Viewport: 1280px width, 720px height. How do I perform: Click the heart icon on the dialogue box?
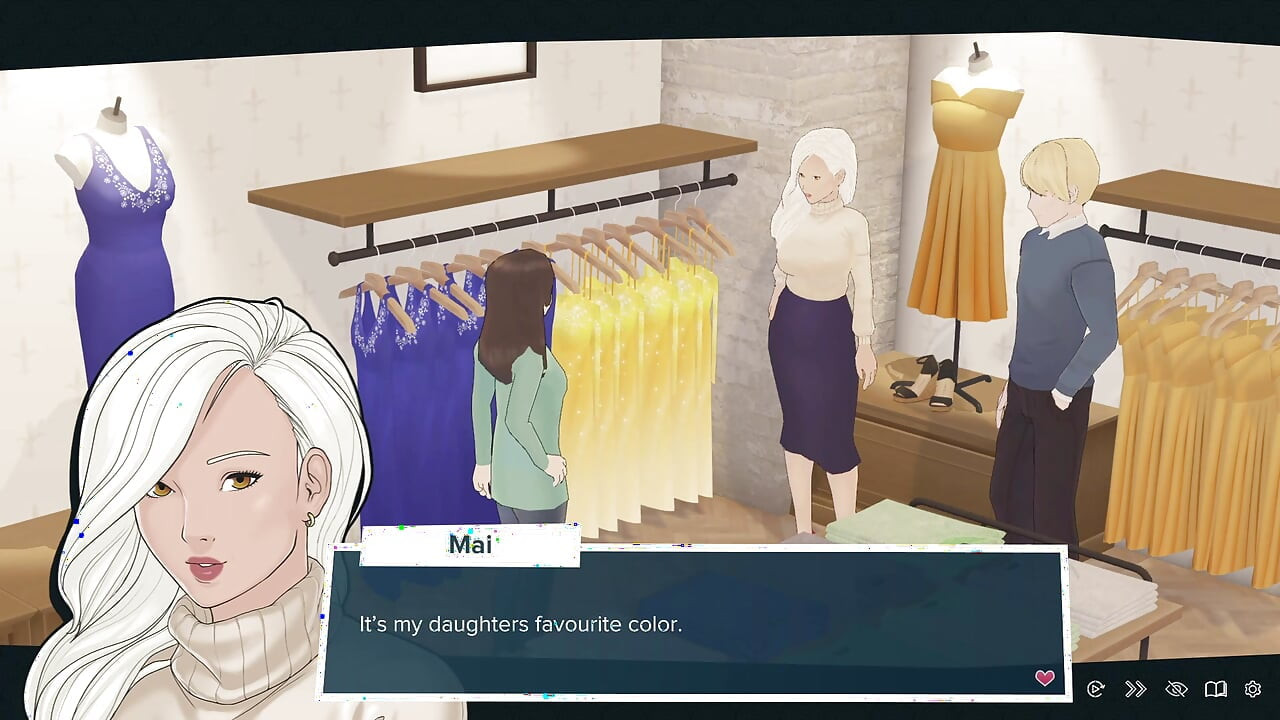tap(1046, 678)
